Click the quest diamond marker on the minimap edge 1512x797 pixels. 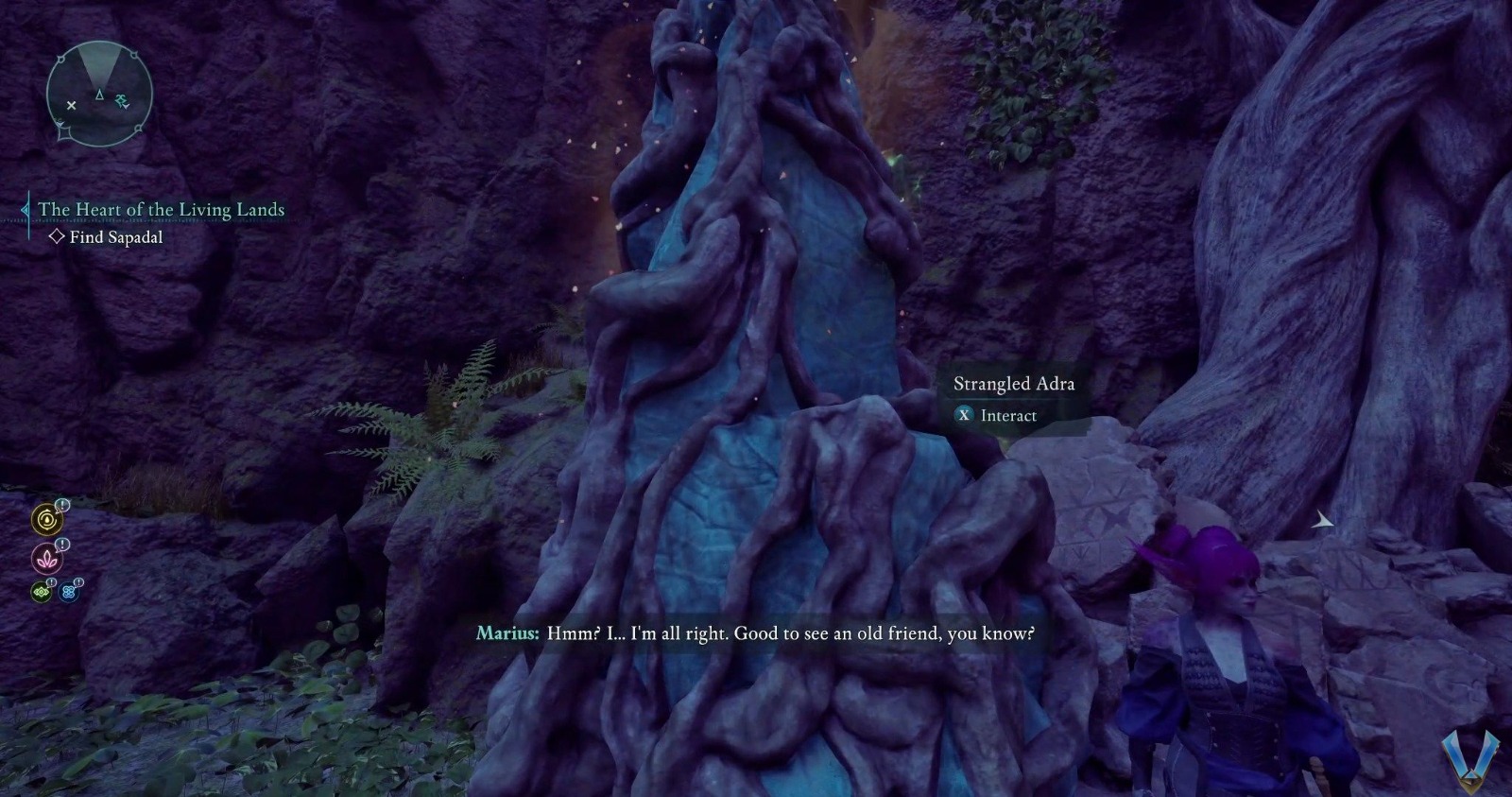click(63, 133)
